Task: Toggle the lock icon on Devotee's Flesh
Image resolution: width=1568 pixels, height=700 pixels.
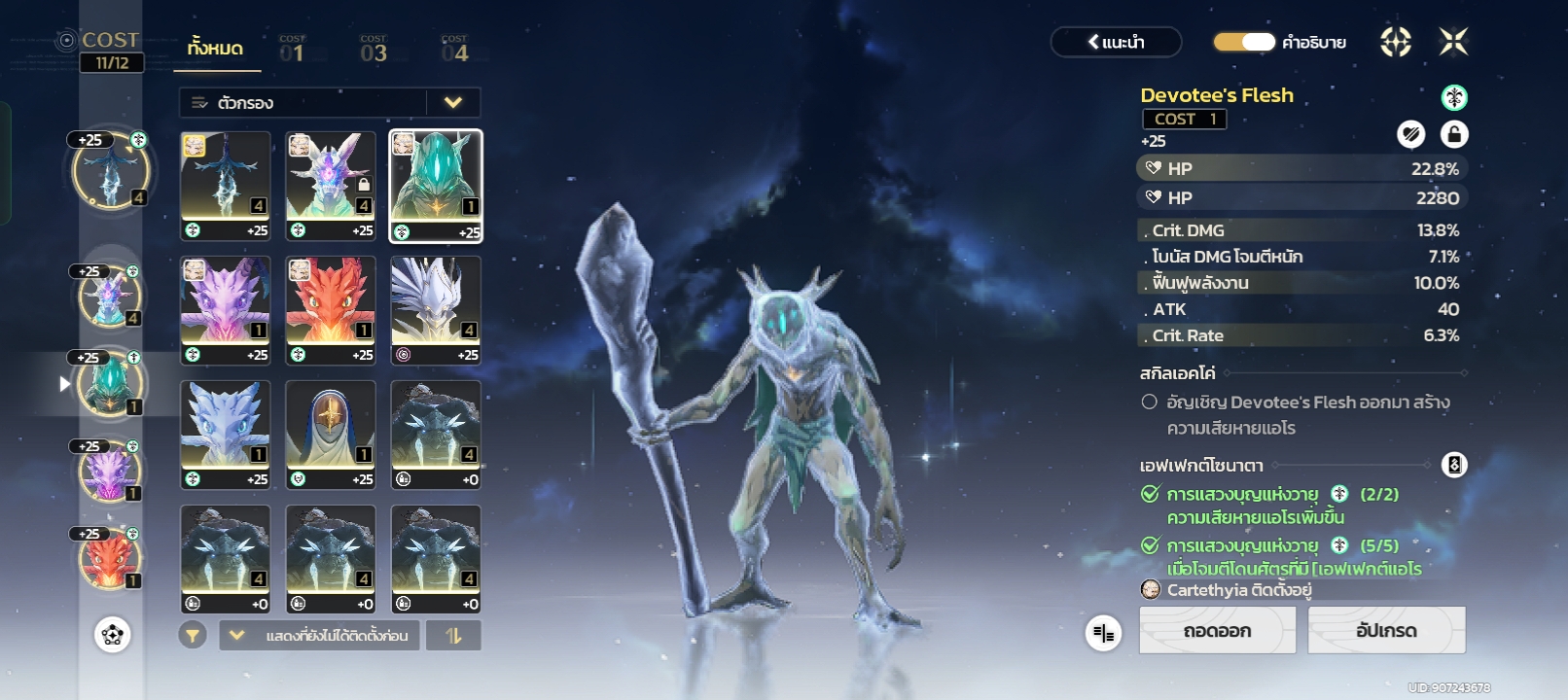Action: (1454, 134)
